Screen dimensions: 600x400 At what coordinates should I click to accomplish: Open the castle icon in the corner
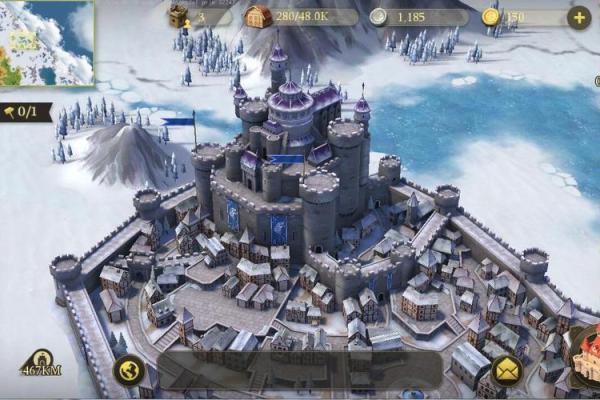583,355
